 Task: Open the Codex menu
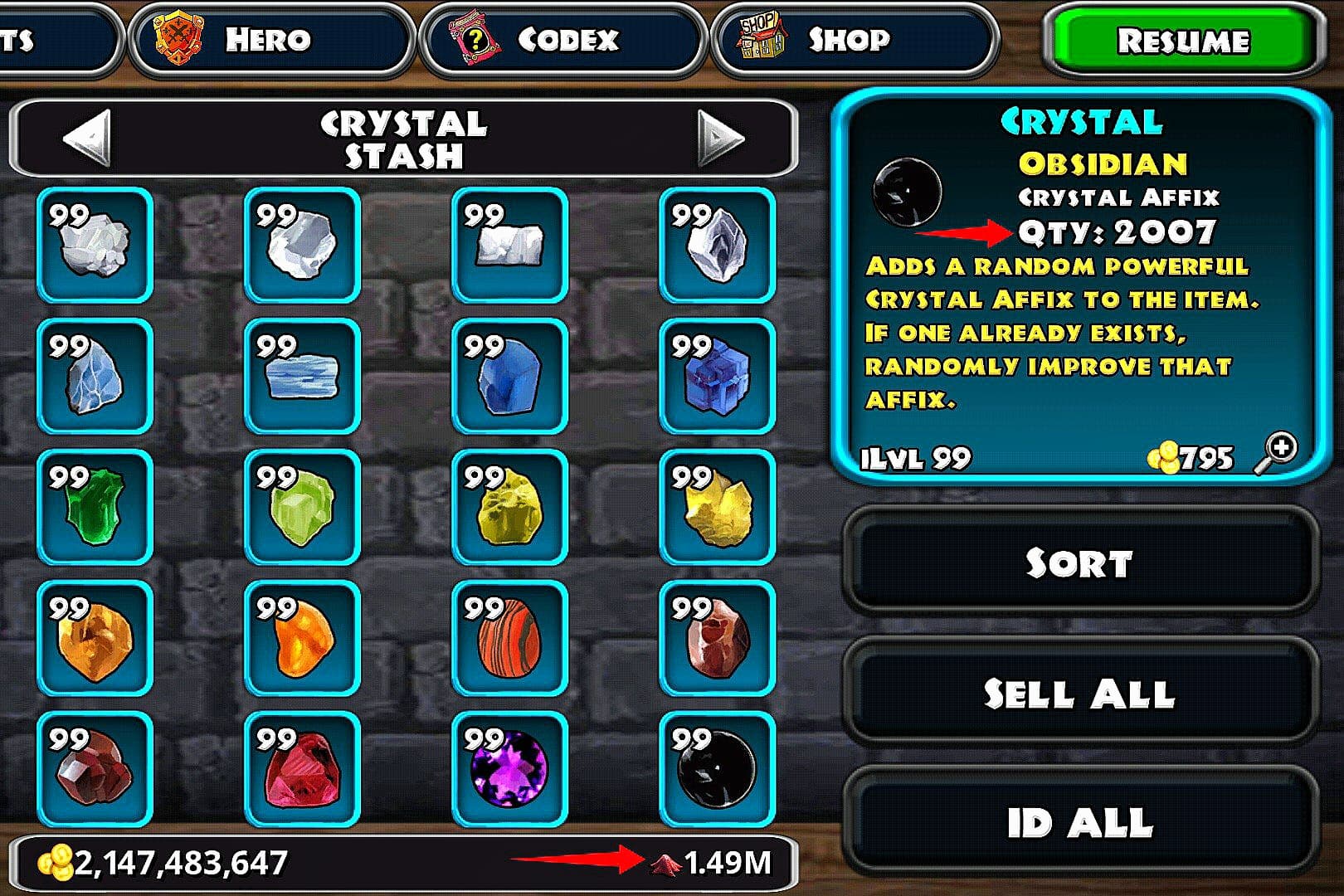click(562, 40)
